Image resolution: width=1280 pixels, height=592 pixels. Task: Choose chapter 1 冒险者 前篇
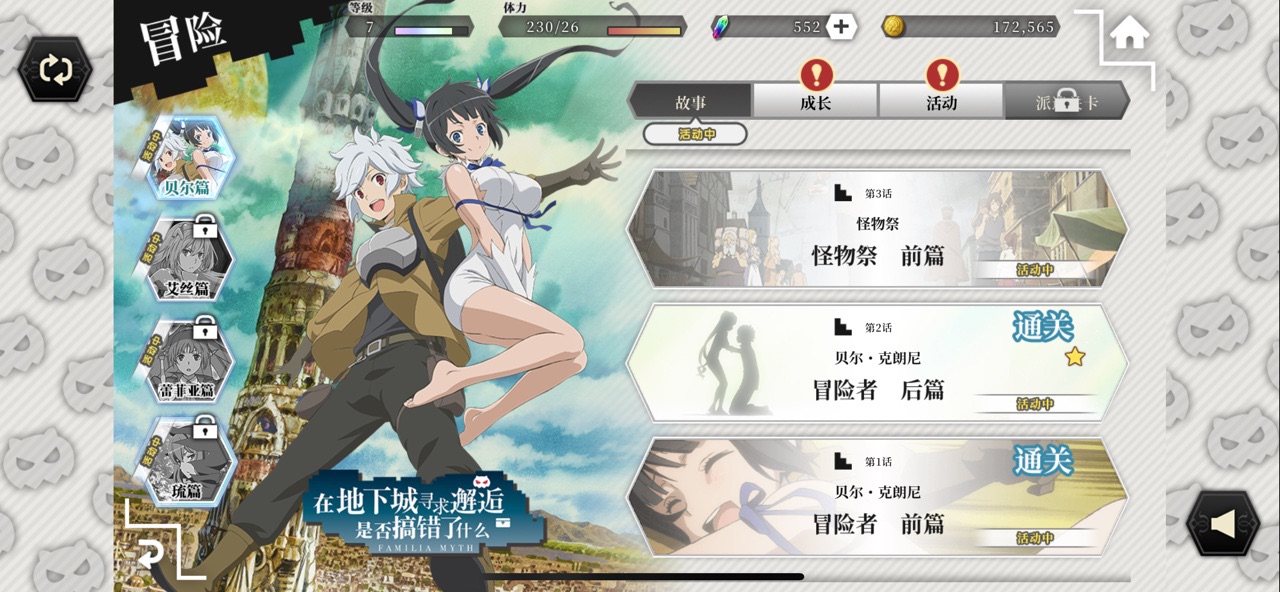point(878,498)
